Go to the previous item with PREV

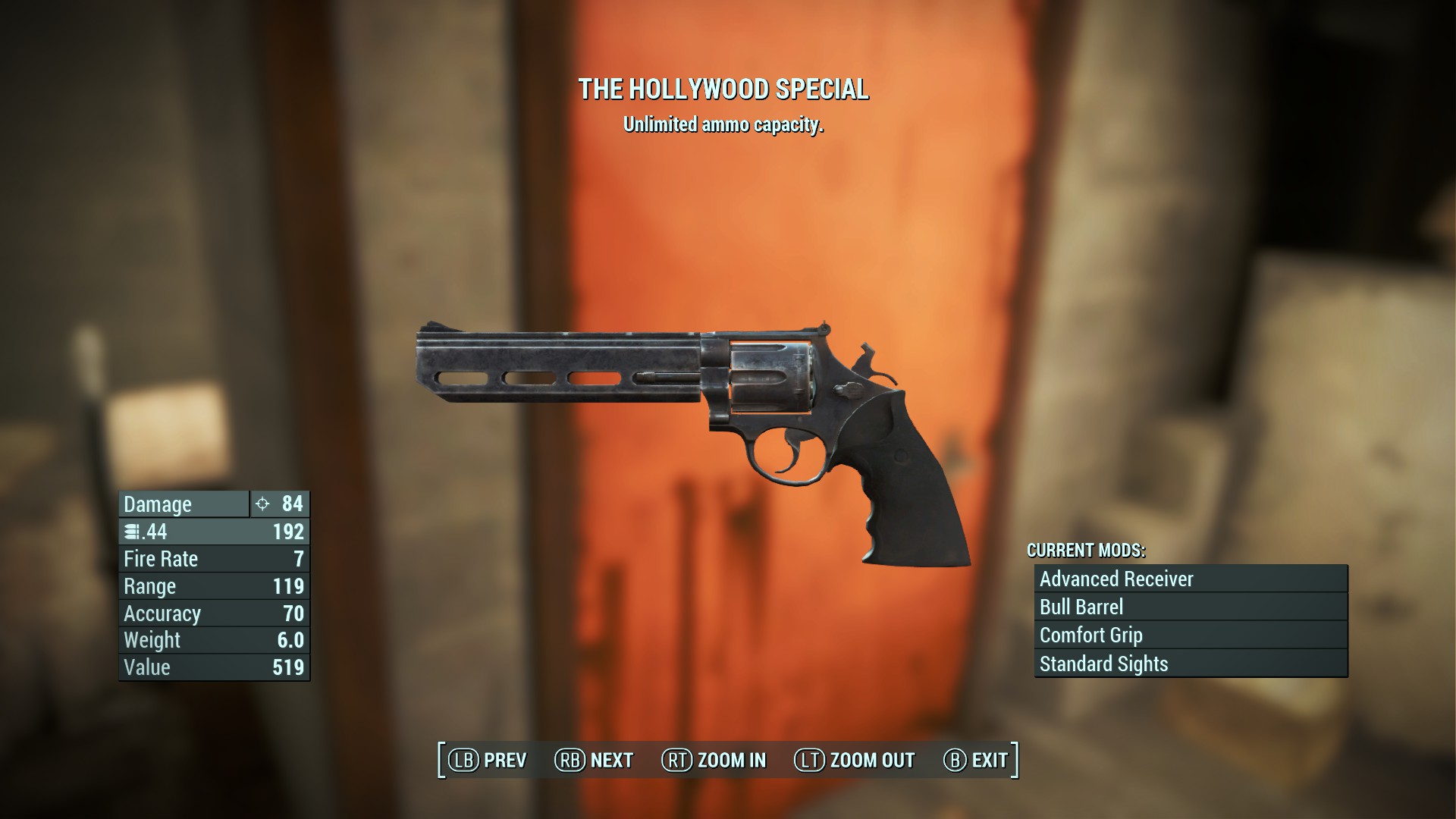[x=488, y=760]
